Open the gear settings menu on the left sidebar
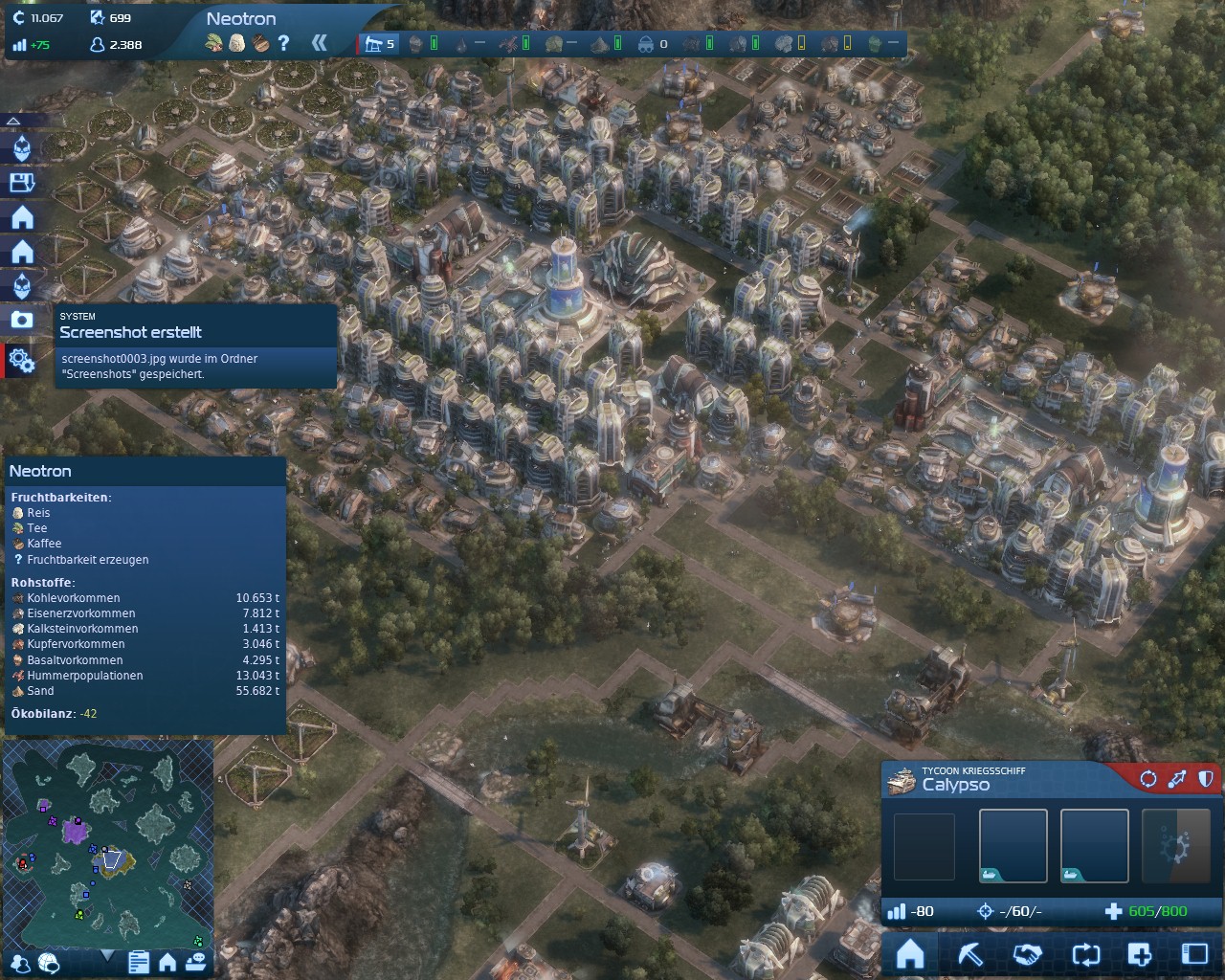Screen dimensions: 1225x980 pyautogui.click(x=21, y=361)
